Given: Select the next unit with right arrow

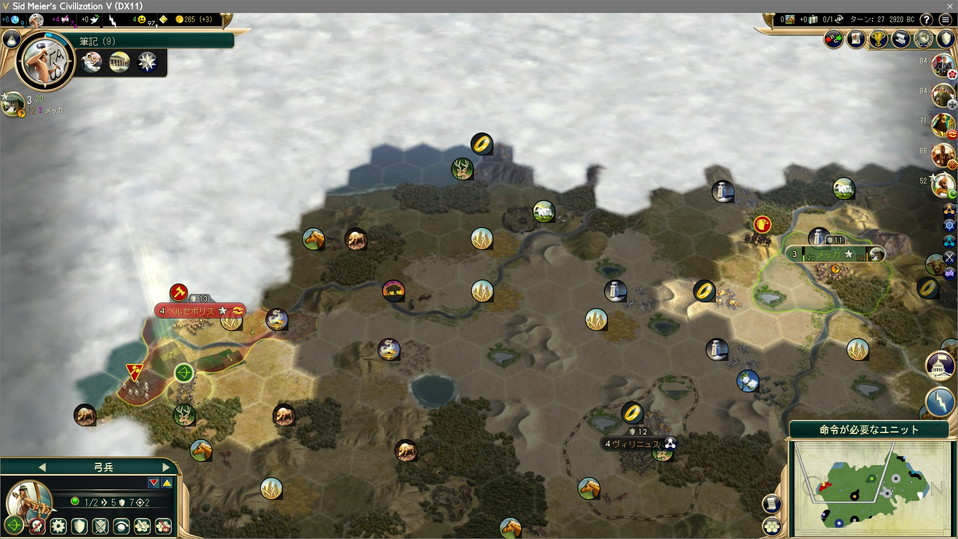Looking at the screenshot, I should point(166,467).
